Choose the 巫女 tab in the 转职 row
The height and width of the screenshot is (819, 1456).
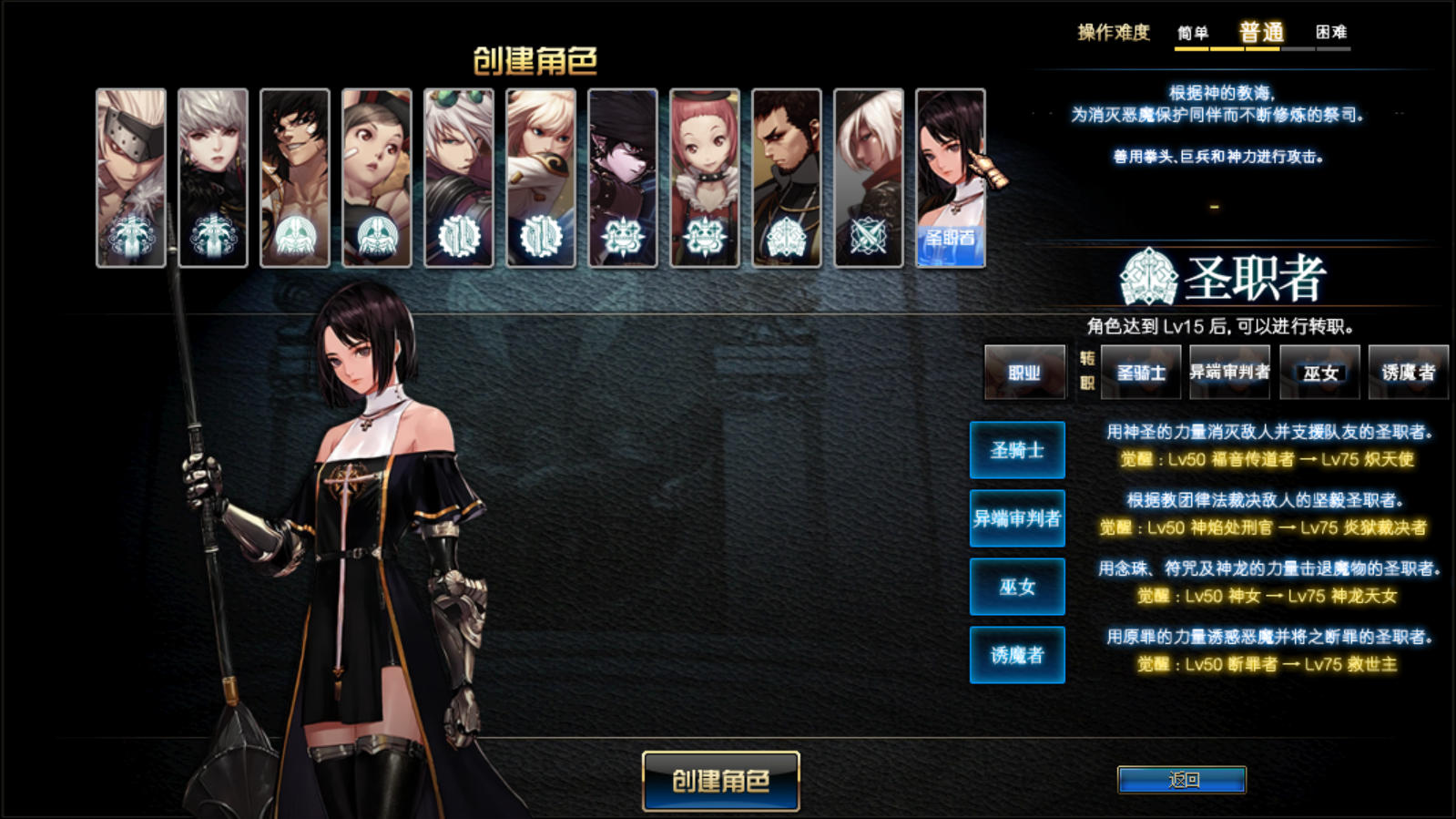pyautogui.click(x=1319, y=372)
